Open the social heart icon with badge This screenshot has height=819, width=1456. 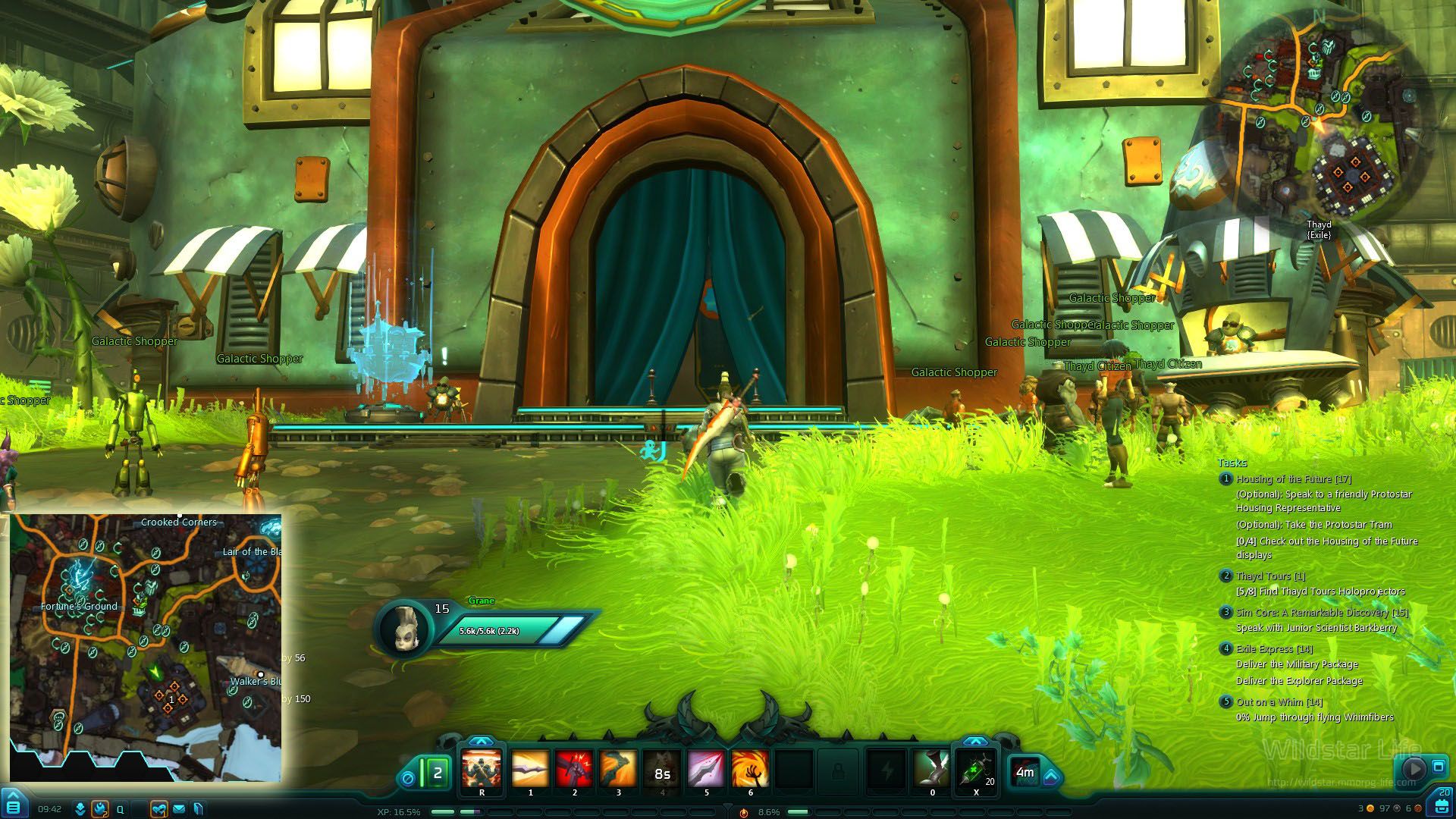158,809
